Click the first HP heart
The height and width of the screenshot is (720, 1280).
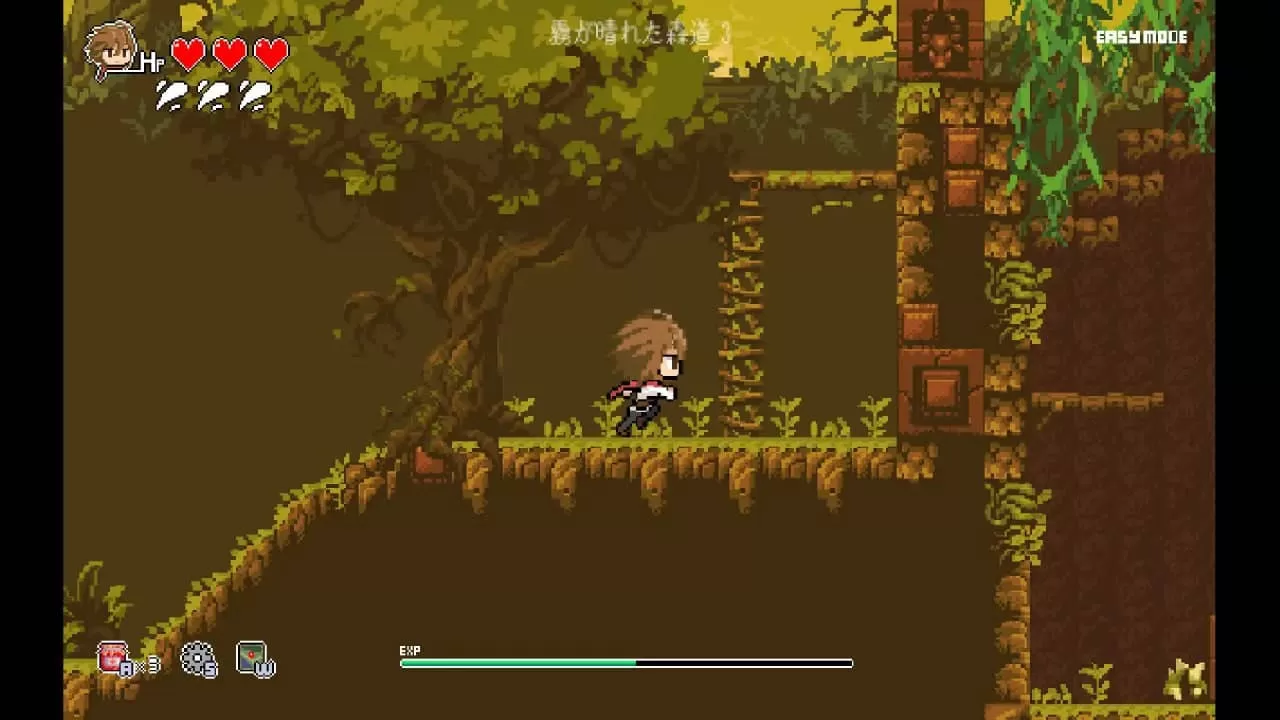coord(186,53)
